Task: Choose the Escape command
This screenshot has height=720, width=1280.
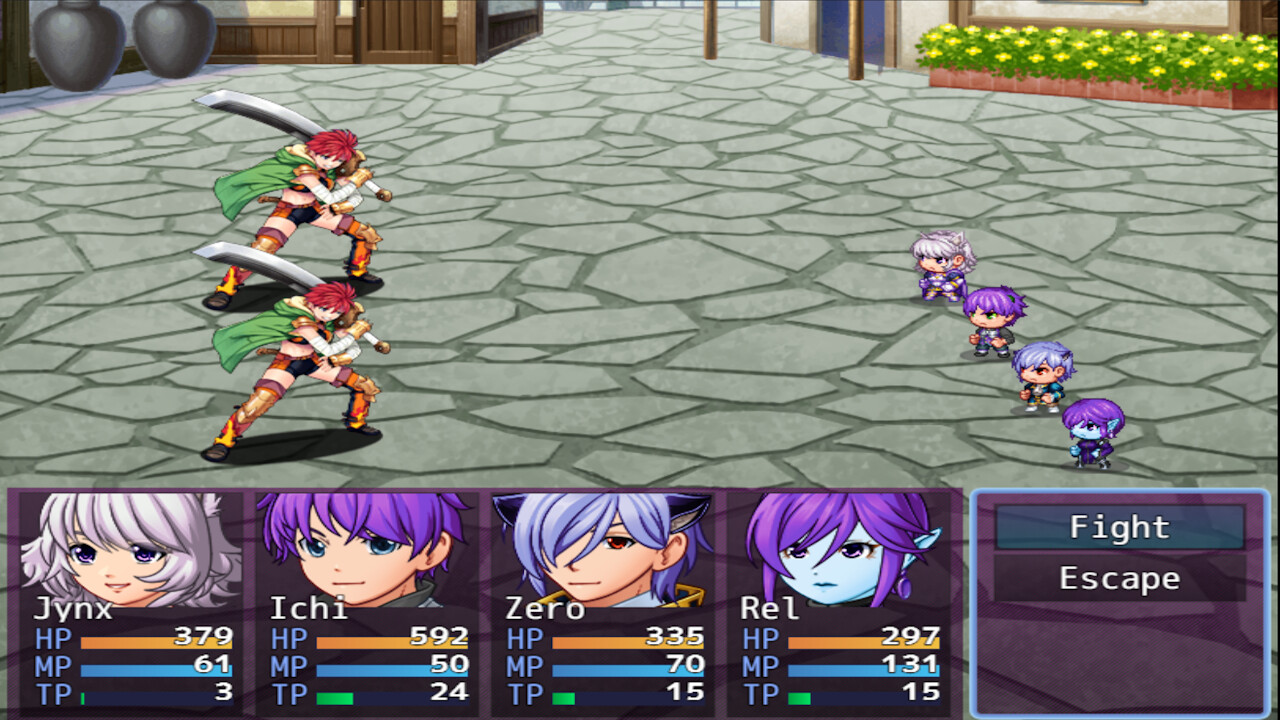Action: 1118,578
